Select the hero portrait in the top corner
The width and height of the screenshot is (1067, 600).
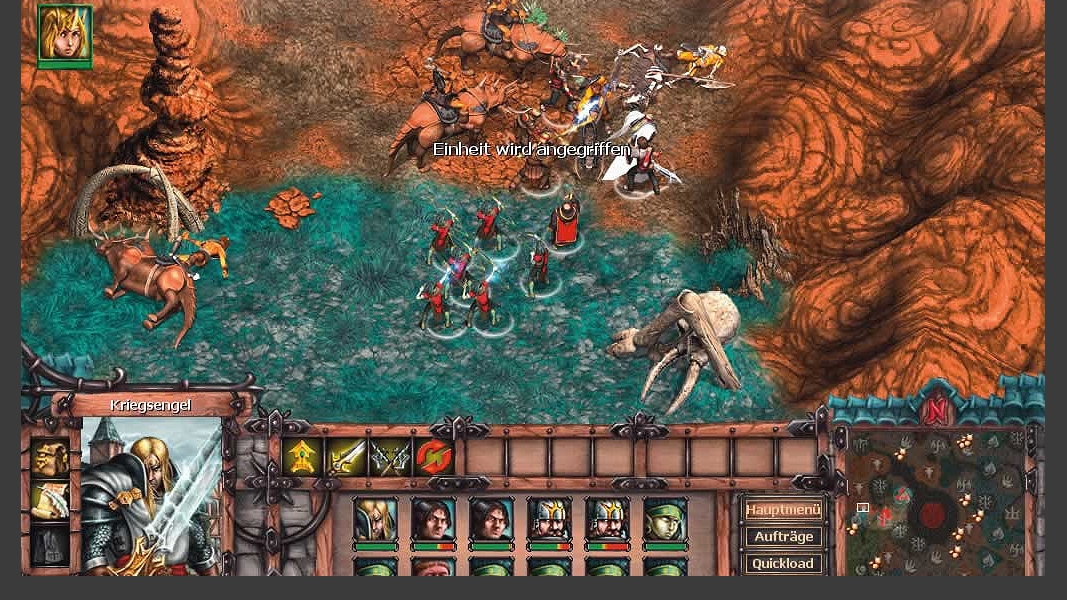coord(65,33)
